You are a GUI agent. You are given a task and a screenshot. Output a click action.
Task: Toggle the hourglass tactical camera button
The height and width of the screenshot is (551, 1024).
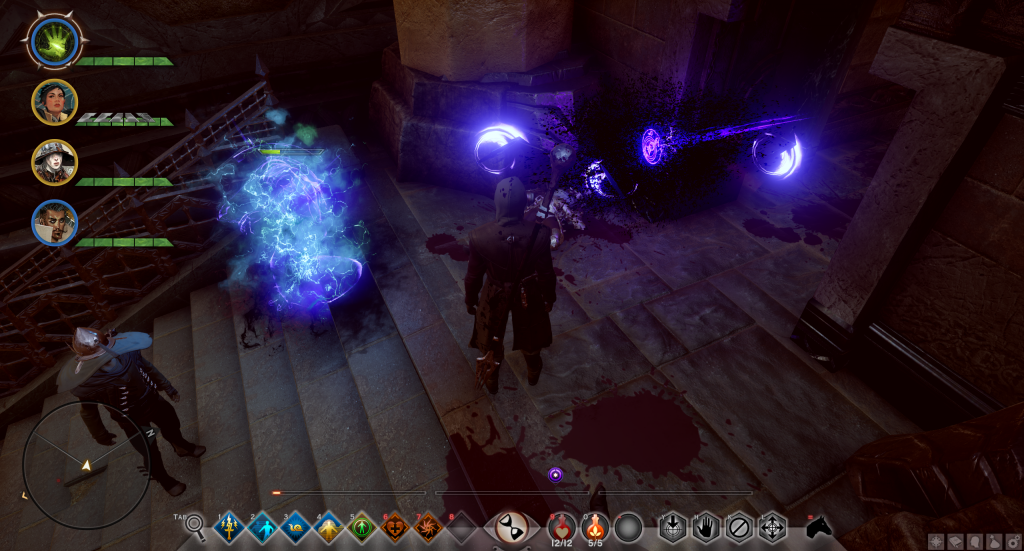[513, 527]
